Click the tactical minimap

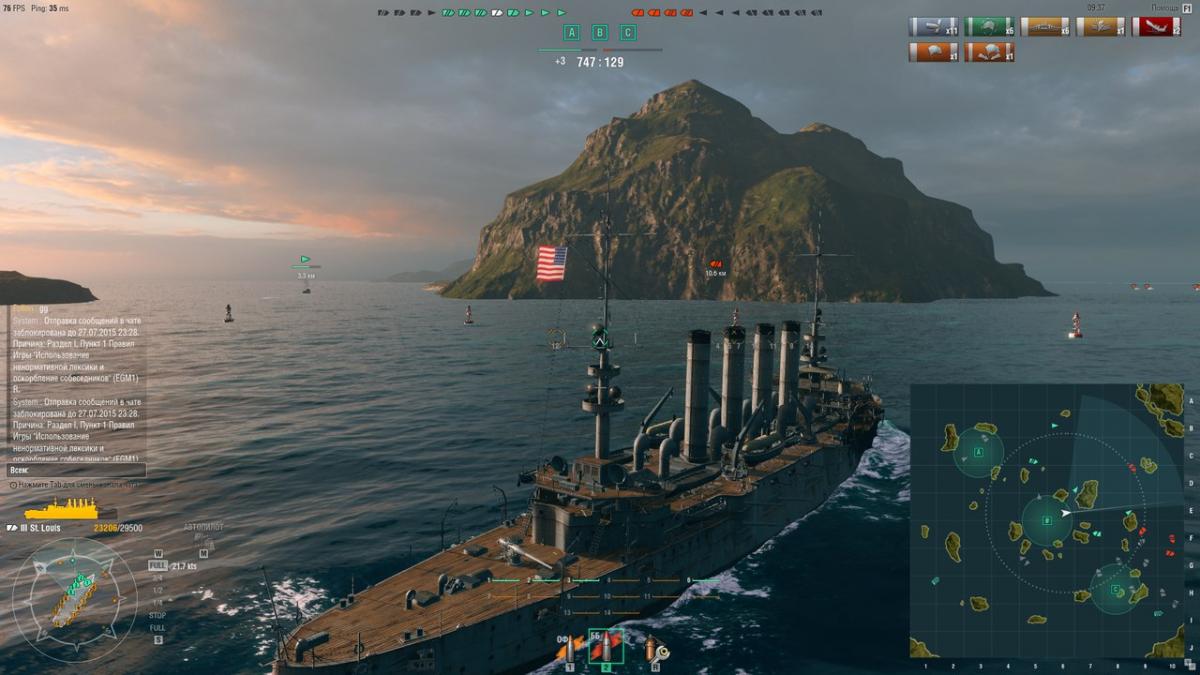point(1046,520)
